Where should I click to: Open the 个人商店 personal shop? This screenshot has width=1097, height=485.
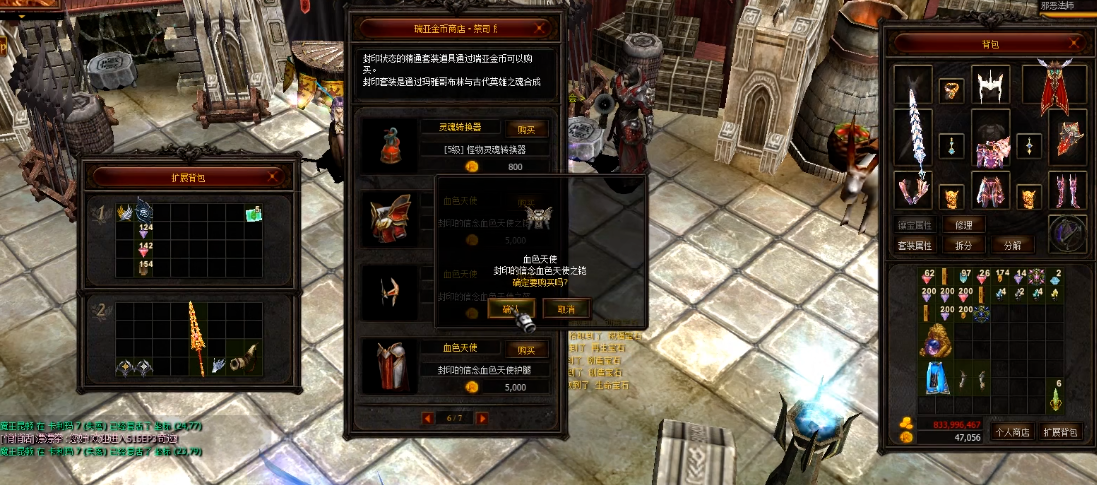coord(1010,432)
